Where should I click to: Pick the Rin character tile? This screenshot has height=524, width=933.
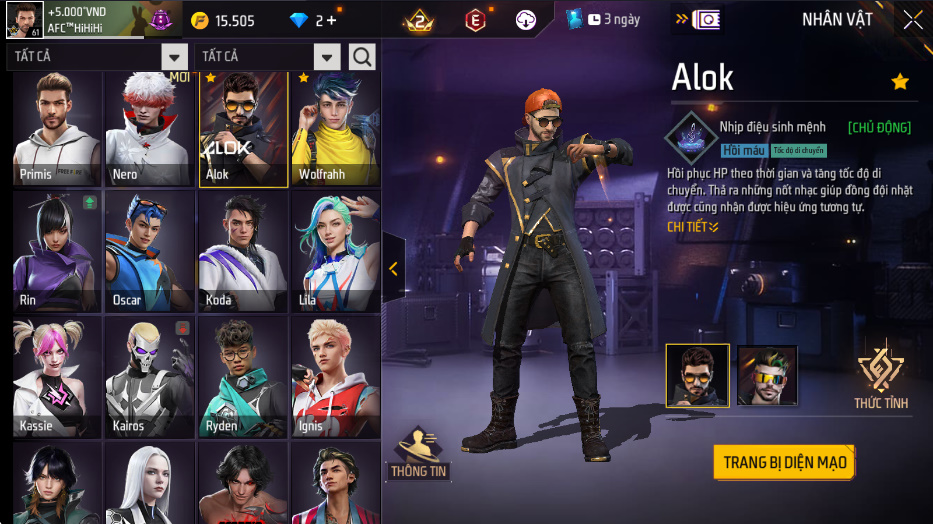pos(56,252)
